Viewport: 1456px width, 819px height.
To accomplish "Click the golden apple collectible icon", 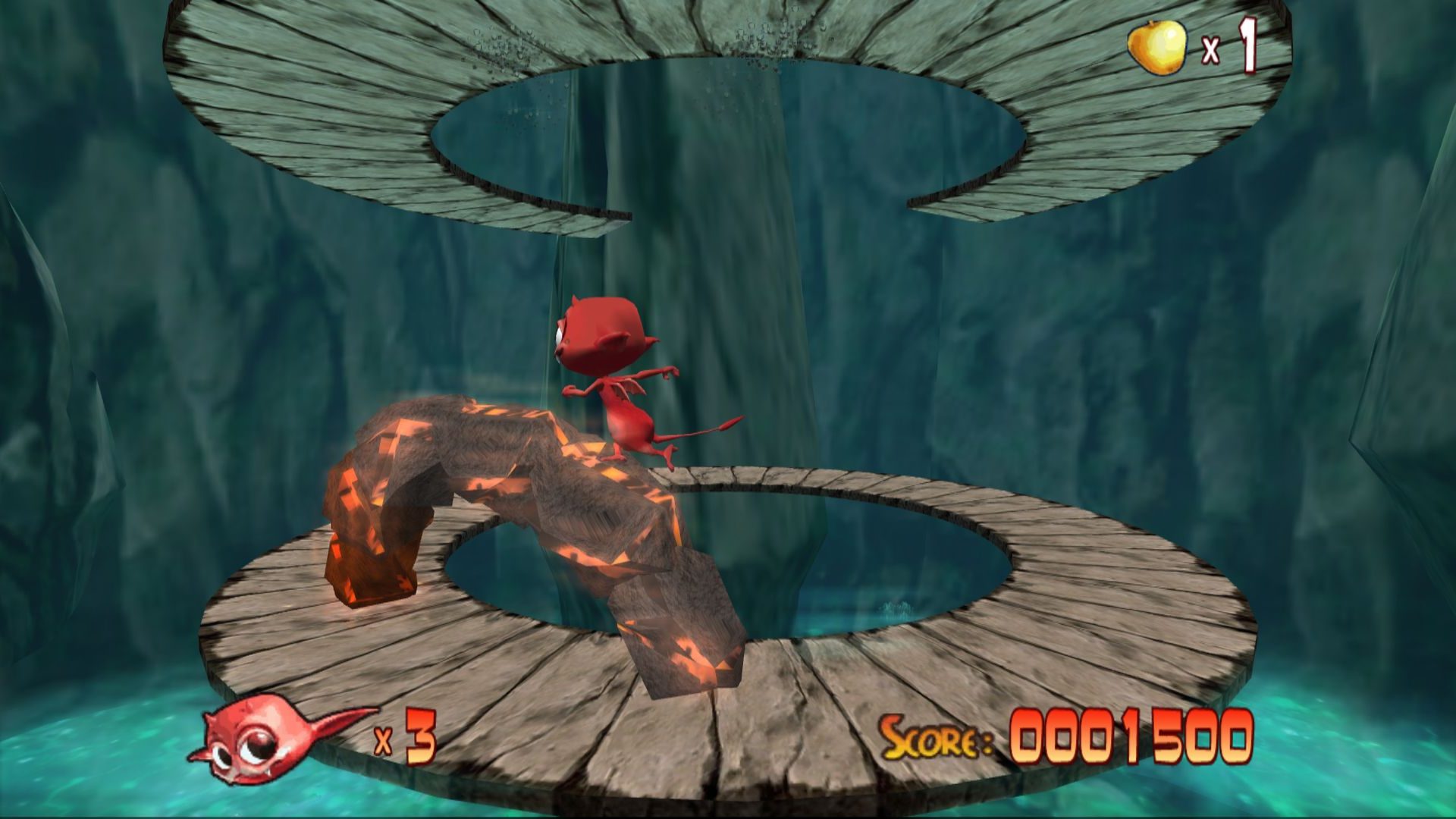I will (x=1156, y=47).
